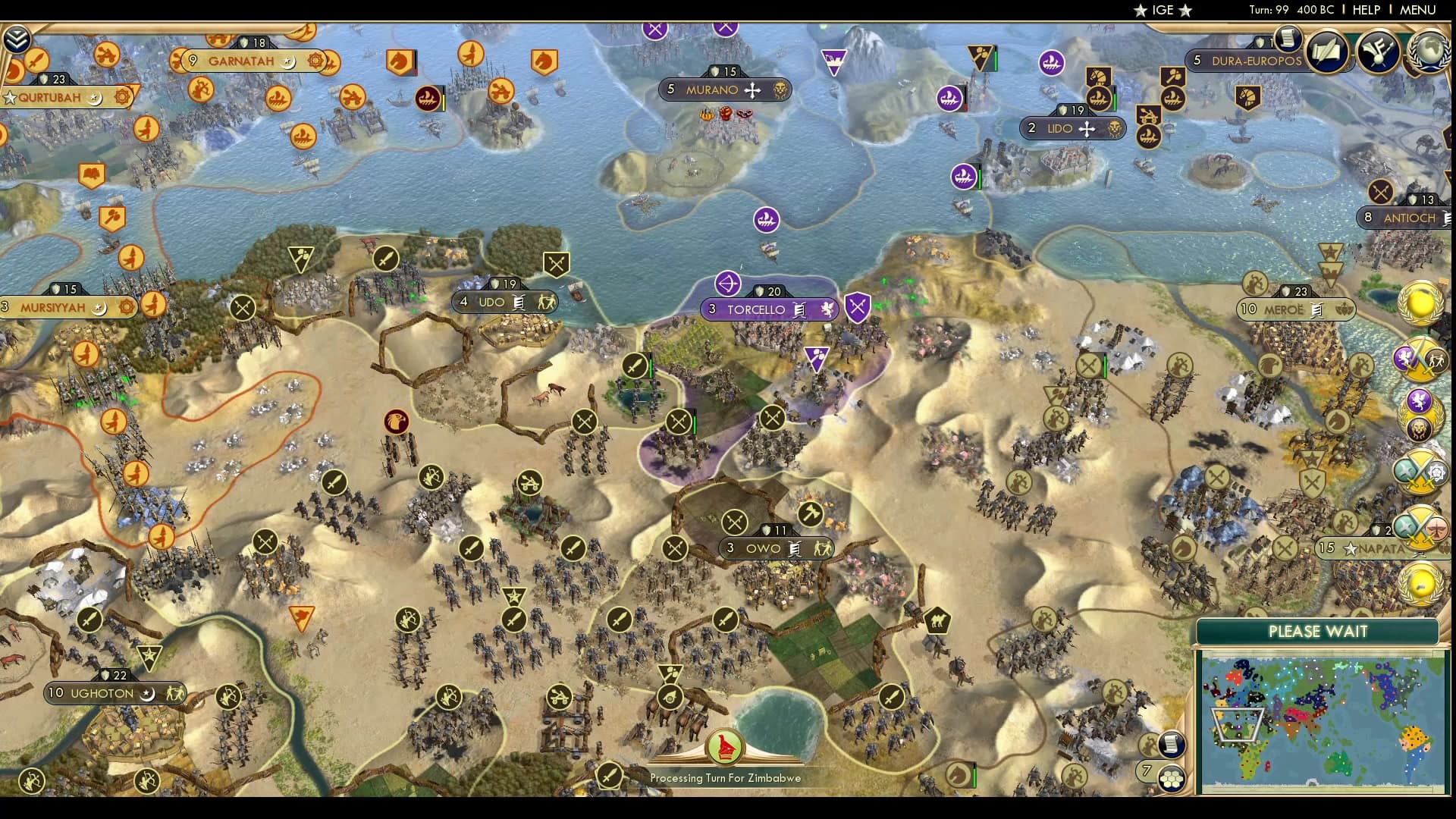The height and width of the screenshot is (819, 1456).
Task: Open the Social Policies scroll-and-quill icon
Action: [x=1328, y=50]
